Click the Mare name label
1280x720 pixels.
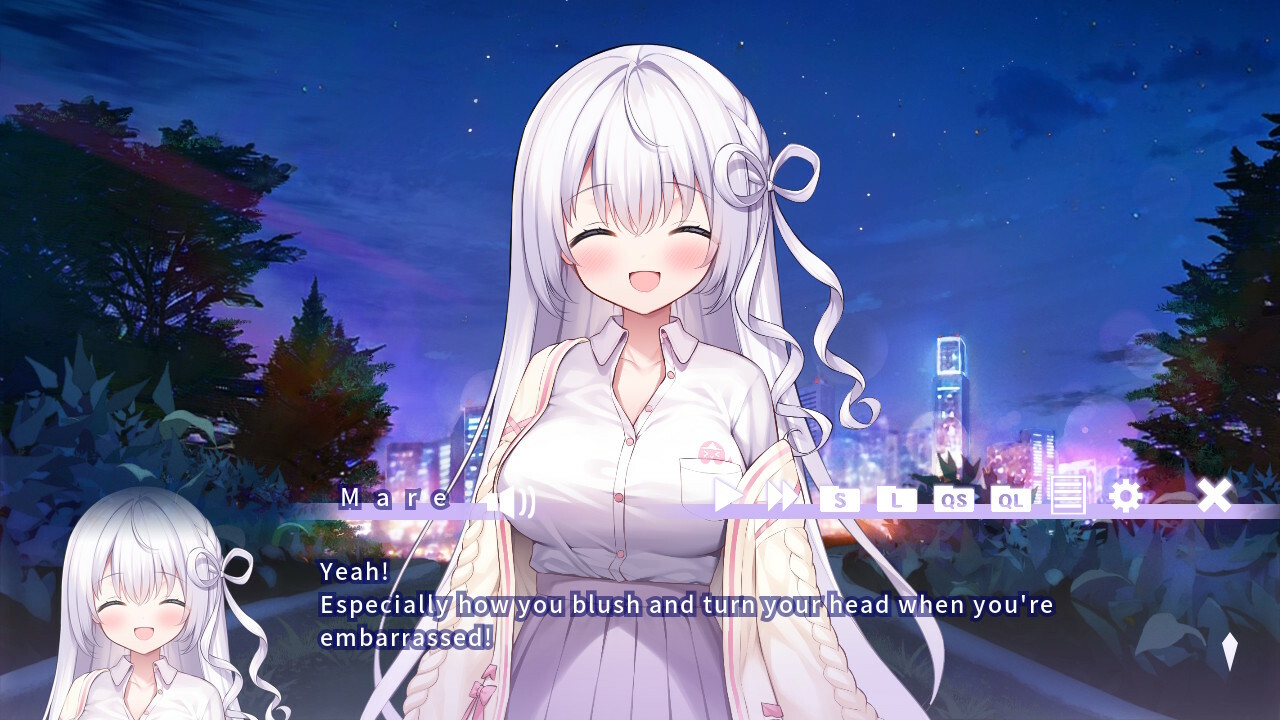coord(393,497)
